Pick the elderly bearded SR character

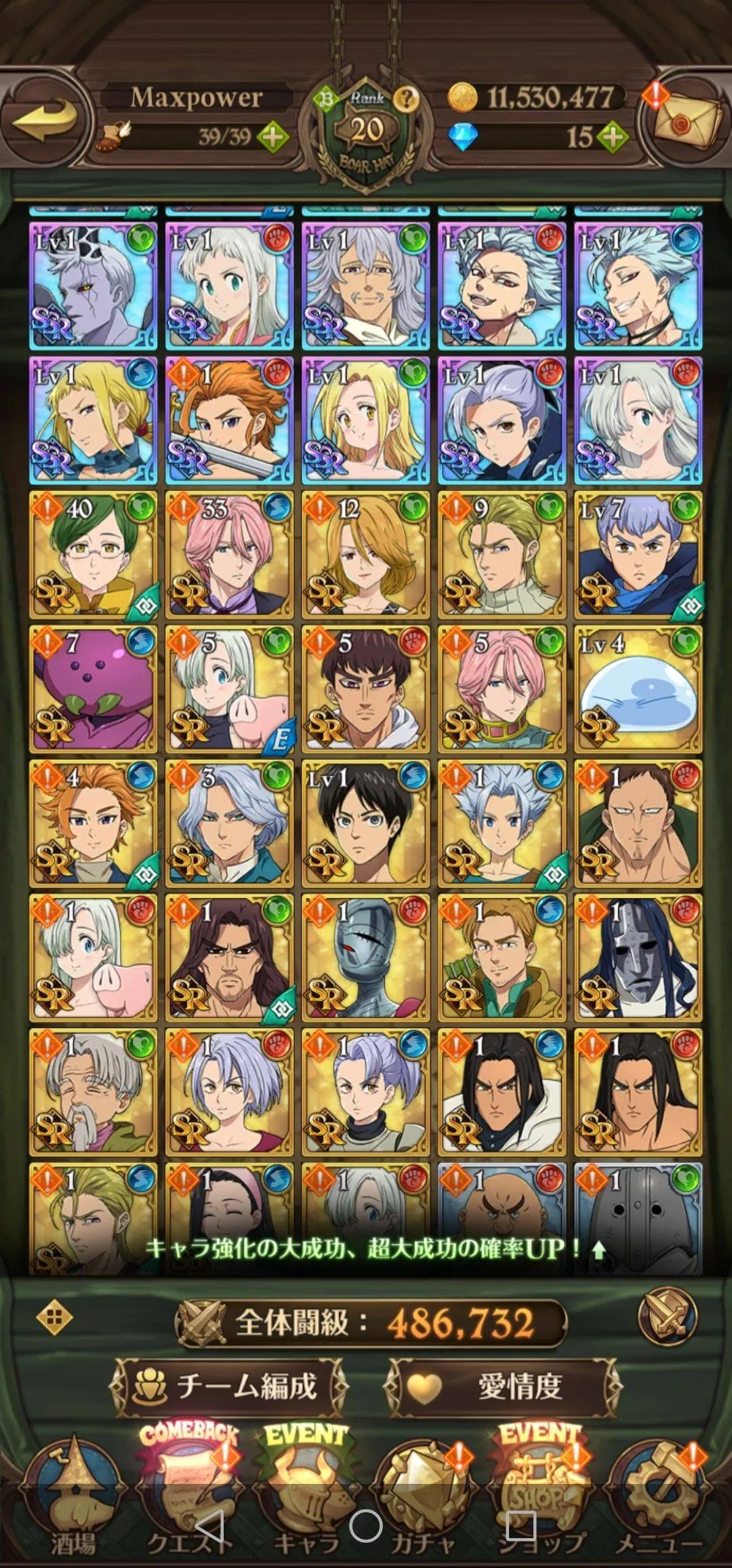click(x=94, y=1092)
